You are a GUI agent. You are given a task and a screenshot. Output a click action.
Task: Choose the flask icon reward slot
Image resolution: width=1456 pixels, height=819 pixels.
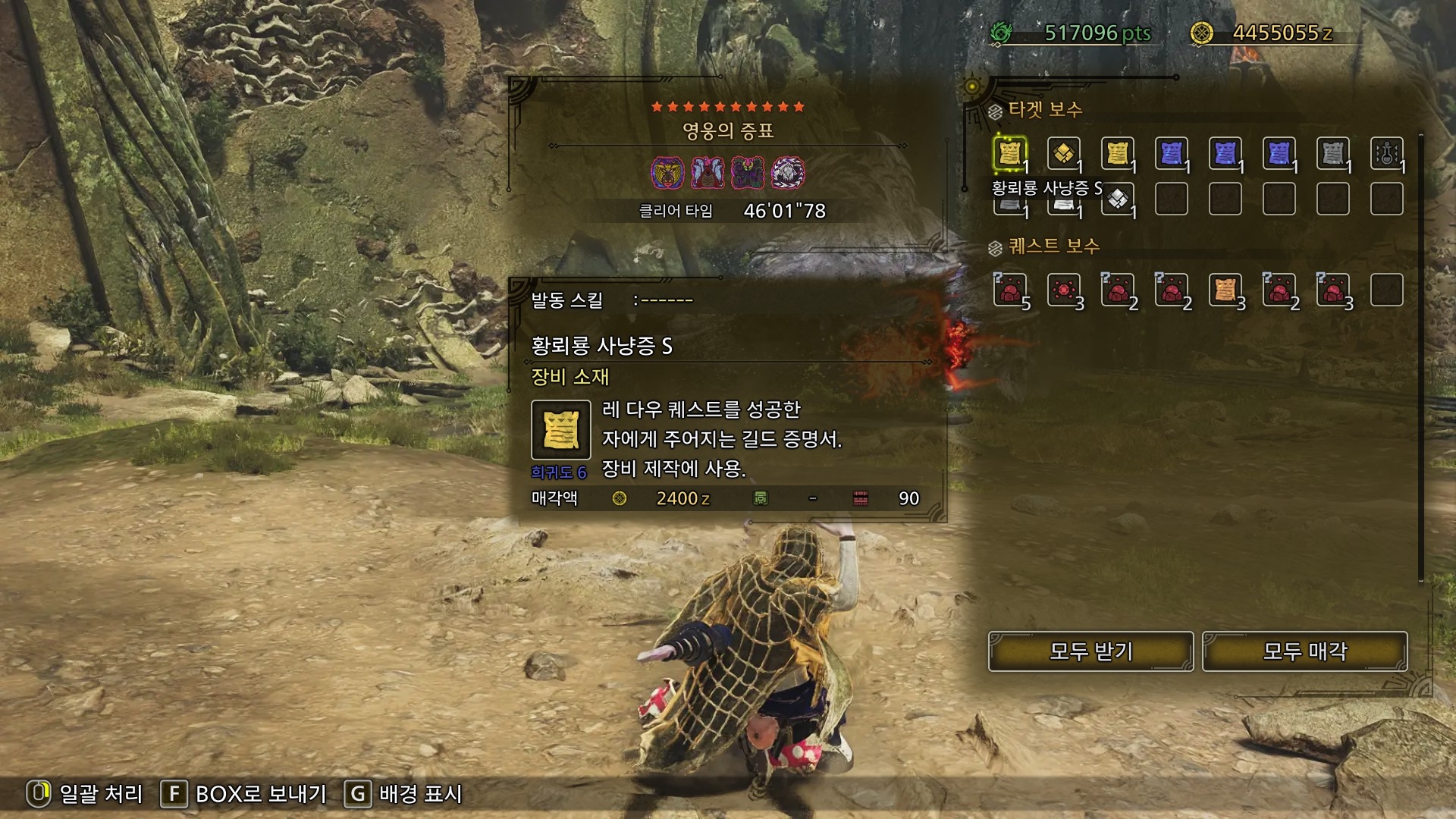pyautogui.click(x=1386, y=154)
